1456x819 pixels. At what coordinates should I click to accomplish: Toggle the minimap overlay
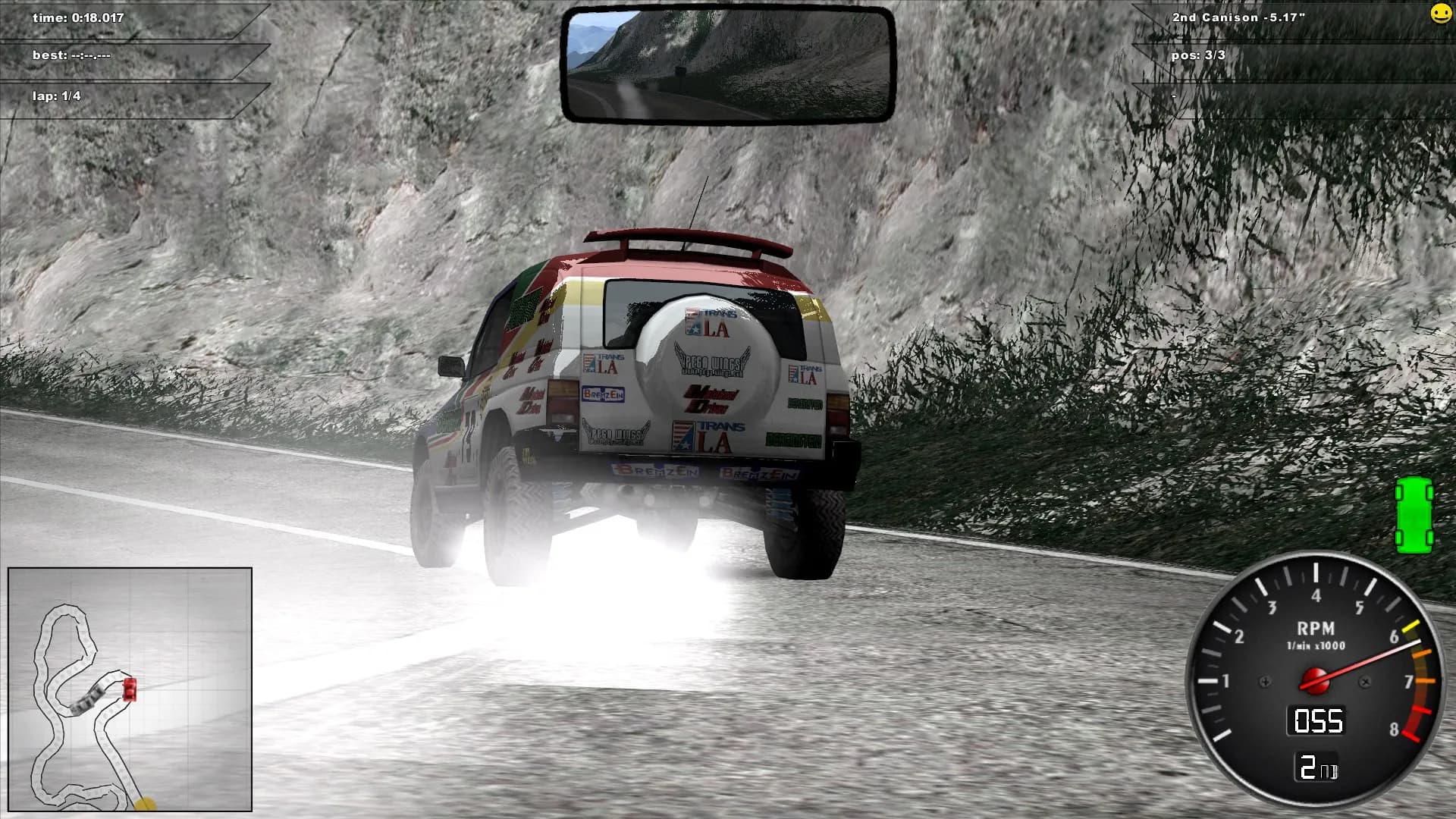tap(130, 690)
